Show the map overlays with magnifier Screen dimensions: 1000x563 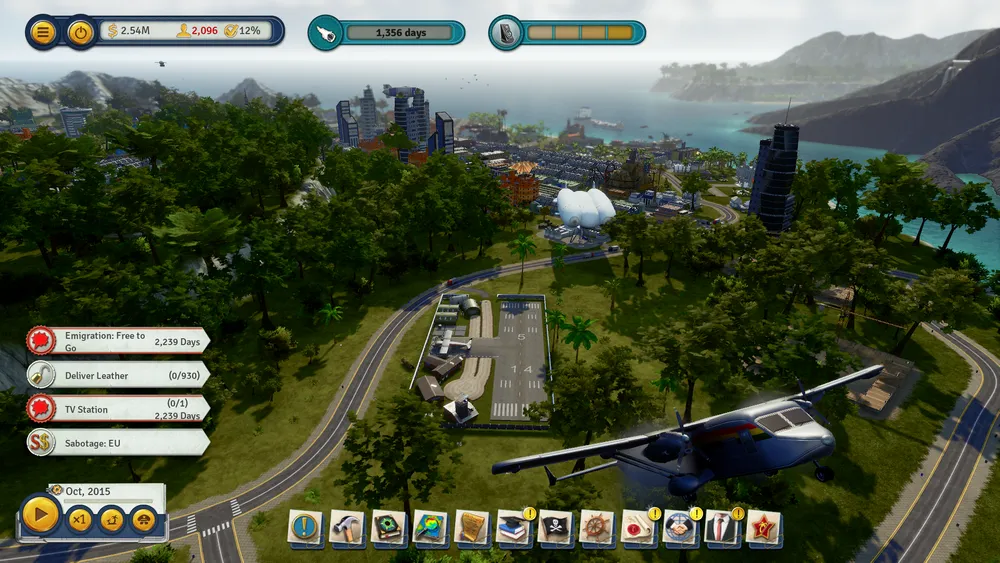430,527
